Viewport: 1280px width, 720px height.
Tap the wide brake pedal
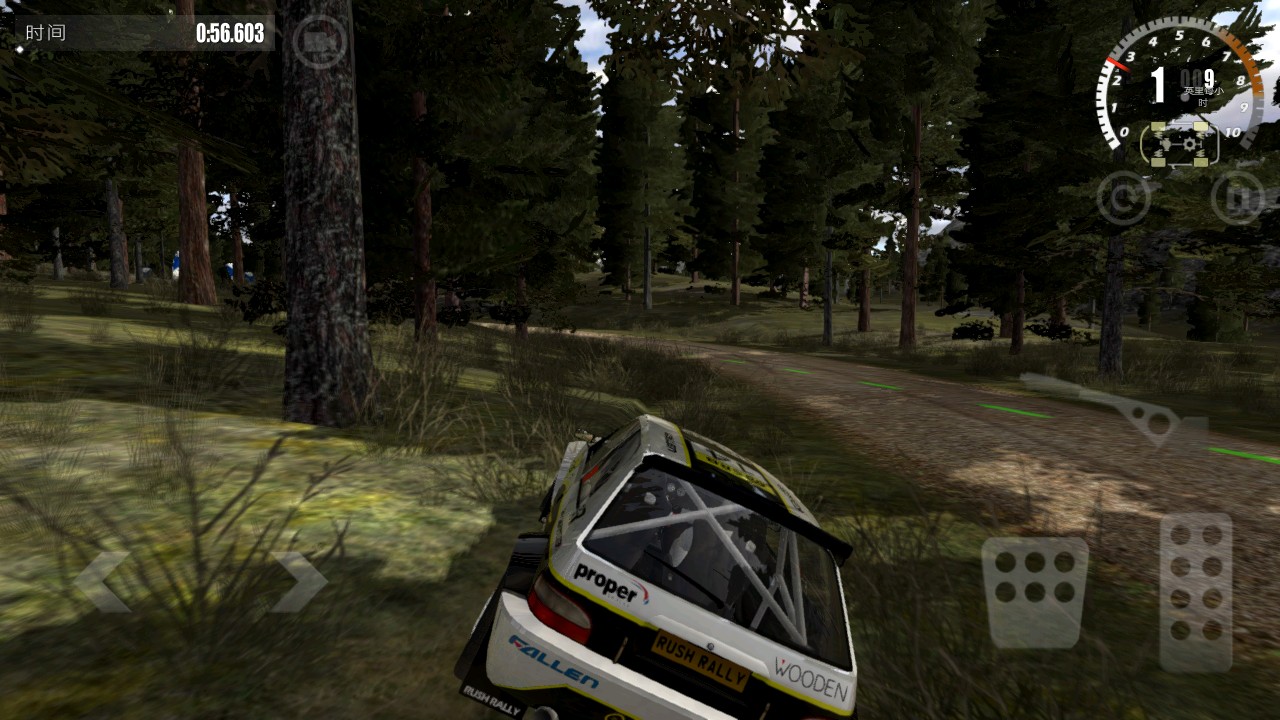pos(1034,593)
